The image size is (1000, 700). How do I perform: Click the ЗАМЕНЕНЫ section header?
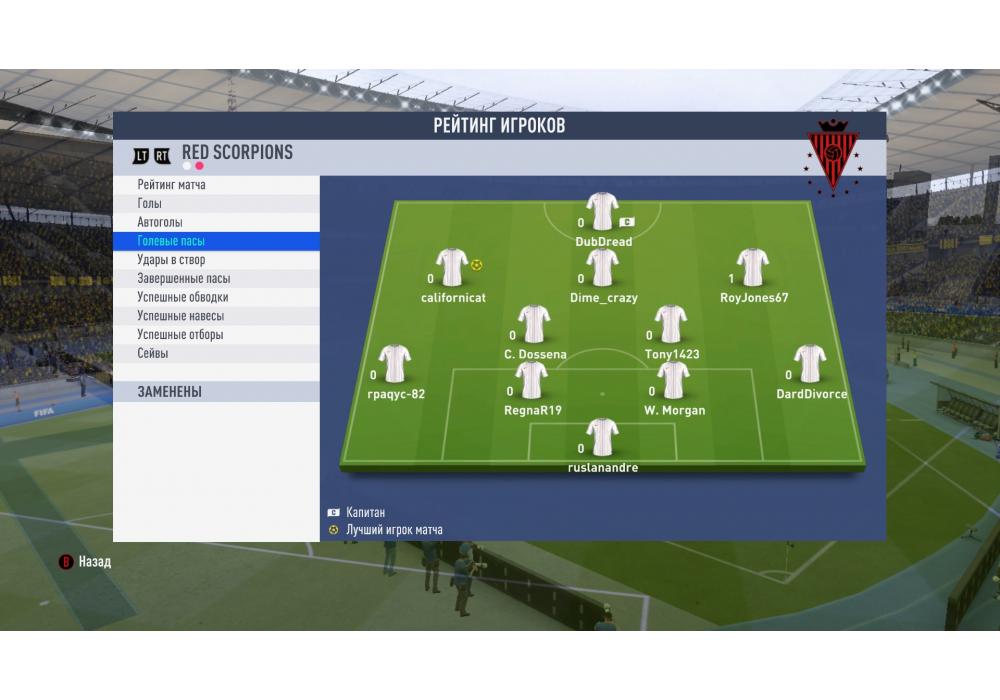(170, 392)
